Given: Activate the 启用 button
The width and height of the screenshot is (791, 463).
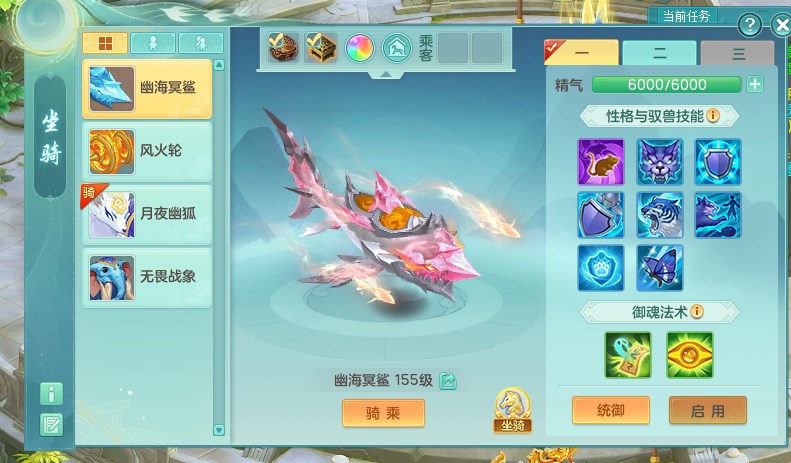Looking at the screenshot, I should point(708,410).
